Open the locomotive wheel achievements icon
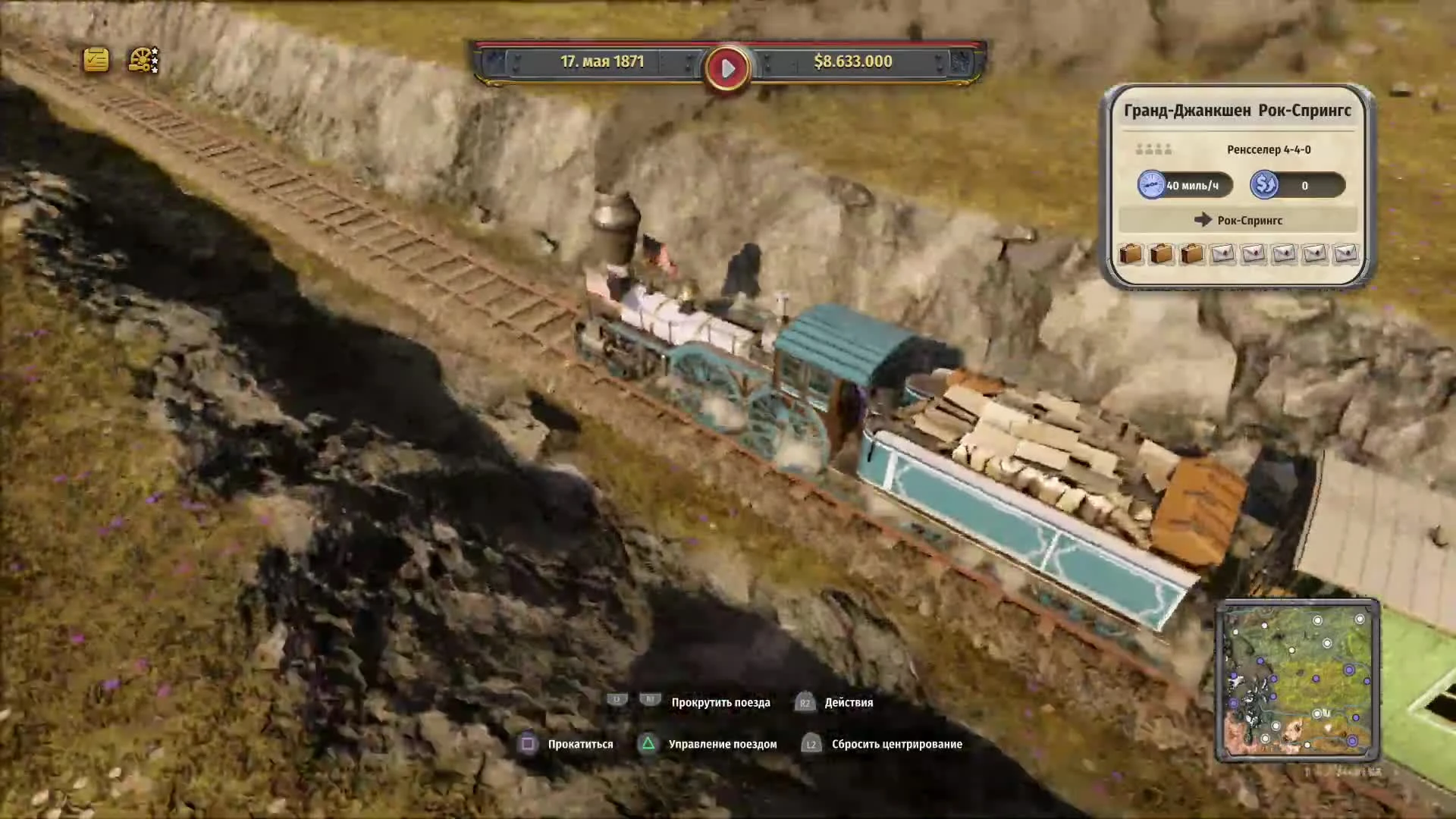The height and width of the screenshot is (819, 1456). pyautogui.click(x=140, y=60)
